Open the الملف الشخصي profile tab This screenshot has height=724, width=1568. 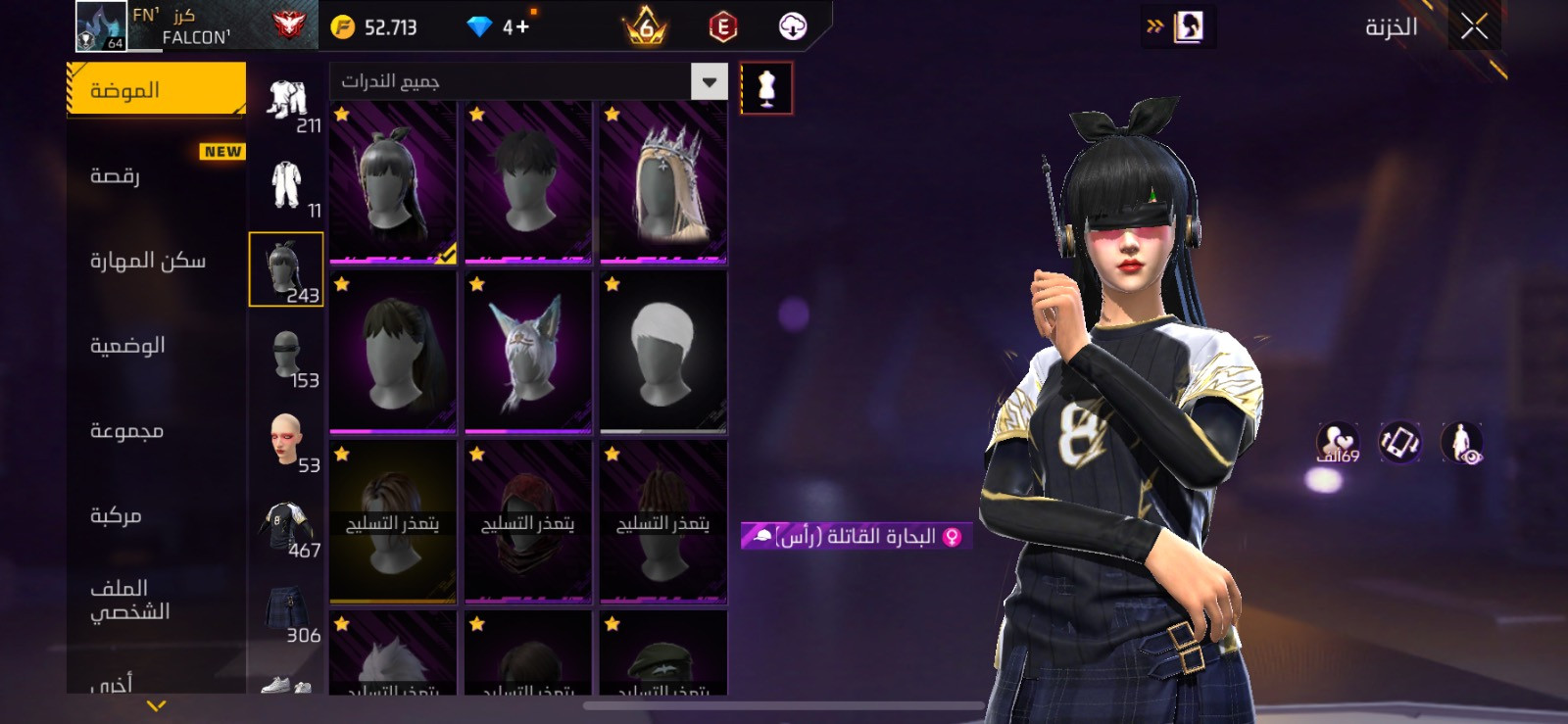point(129,600)
